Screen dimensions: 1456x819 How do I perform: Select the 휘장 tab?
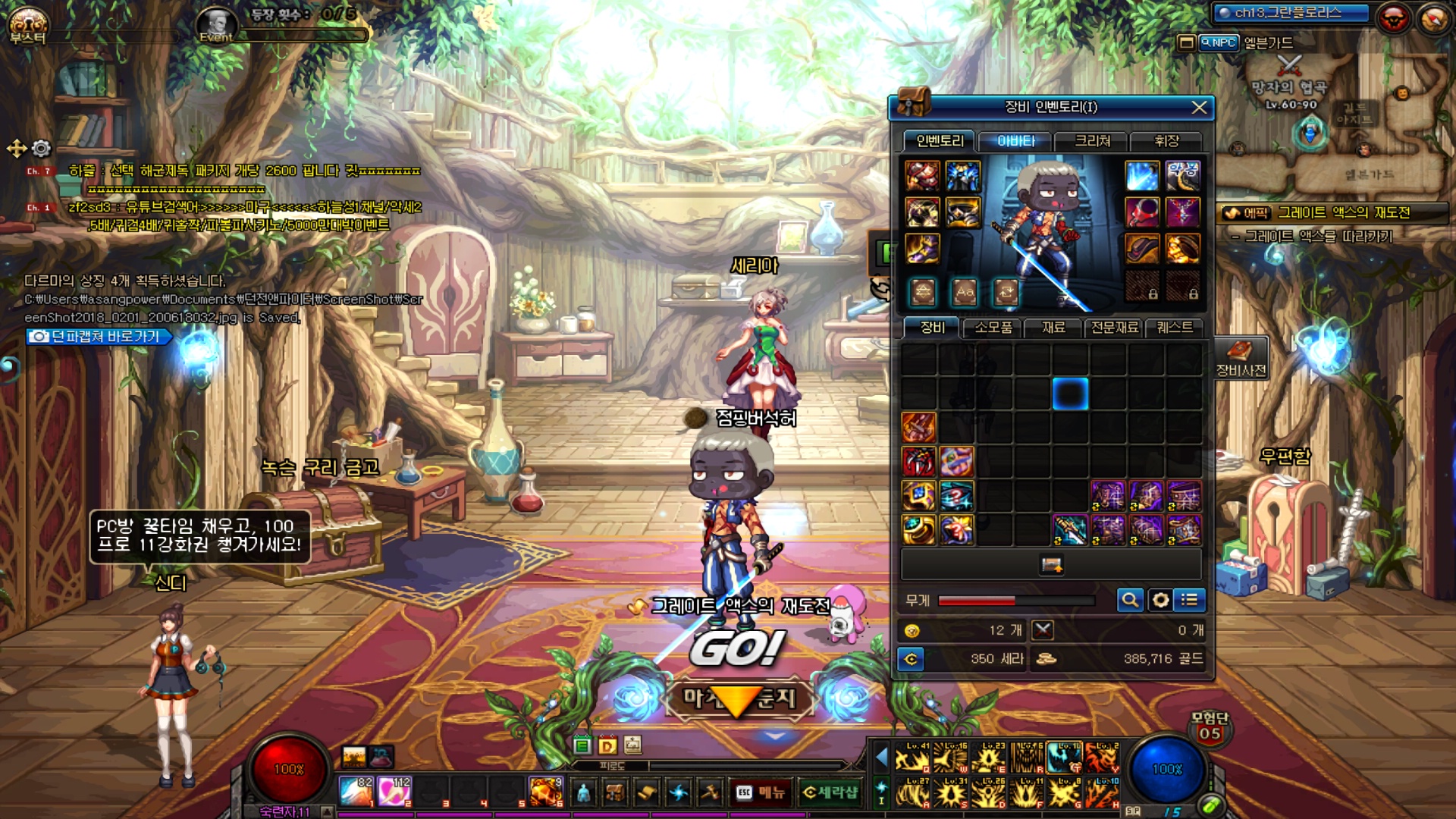click(1166, 141)
